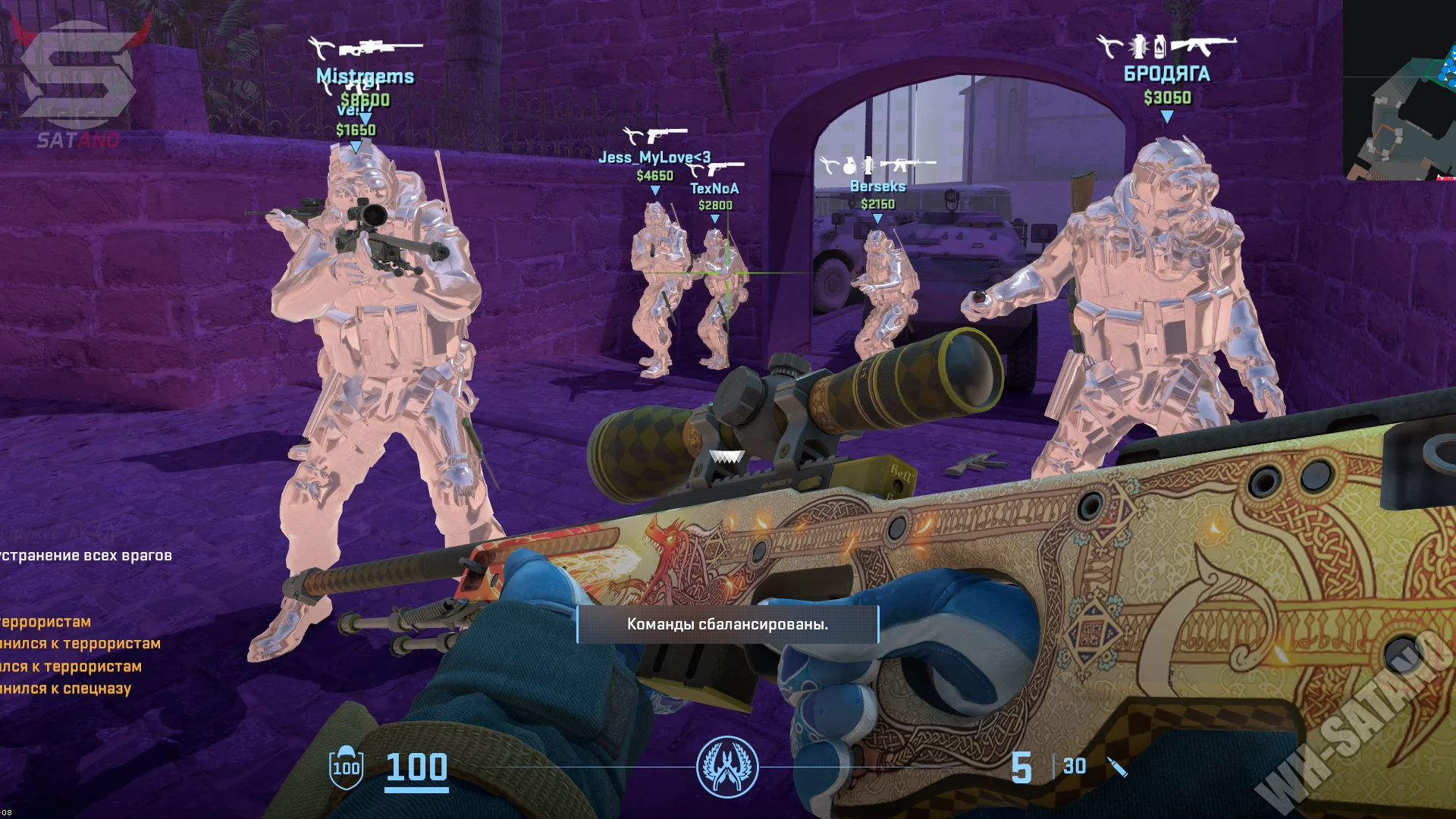Select the TexNoA player nameplate
The image size is (1456, 819).
point(714,189)
